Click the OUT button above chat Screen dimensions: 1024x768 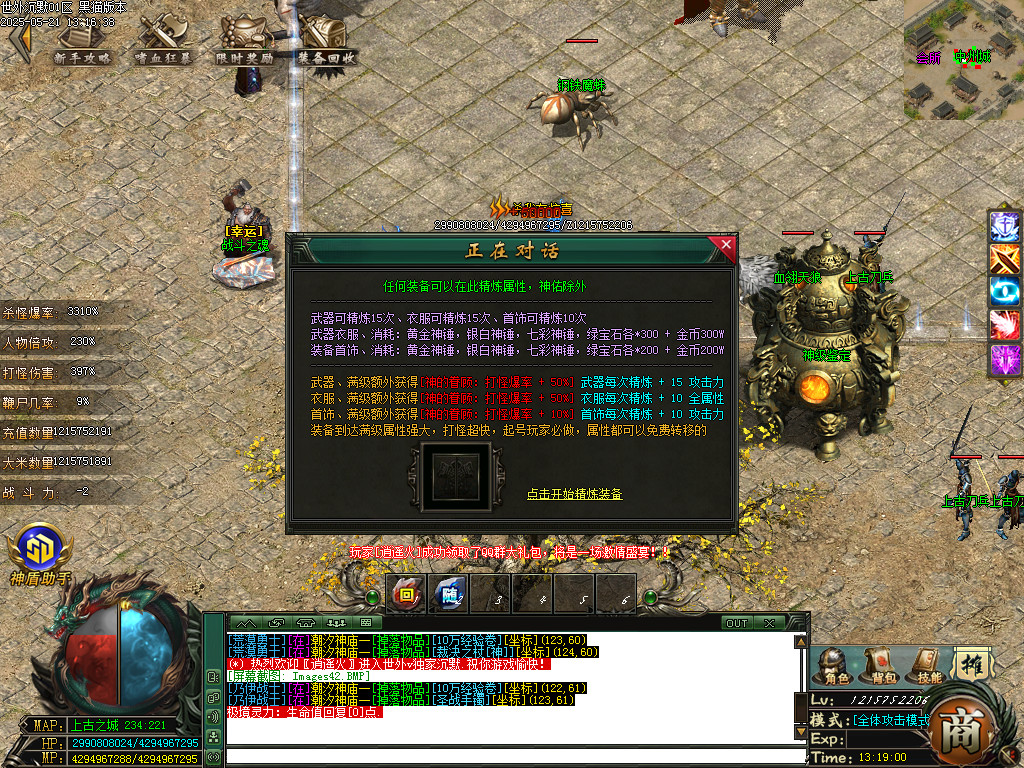(737, 623)
